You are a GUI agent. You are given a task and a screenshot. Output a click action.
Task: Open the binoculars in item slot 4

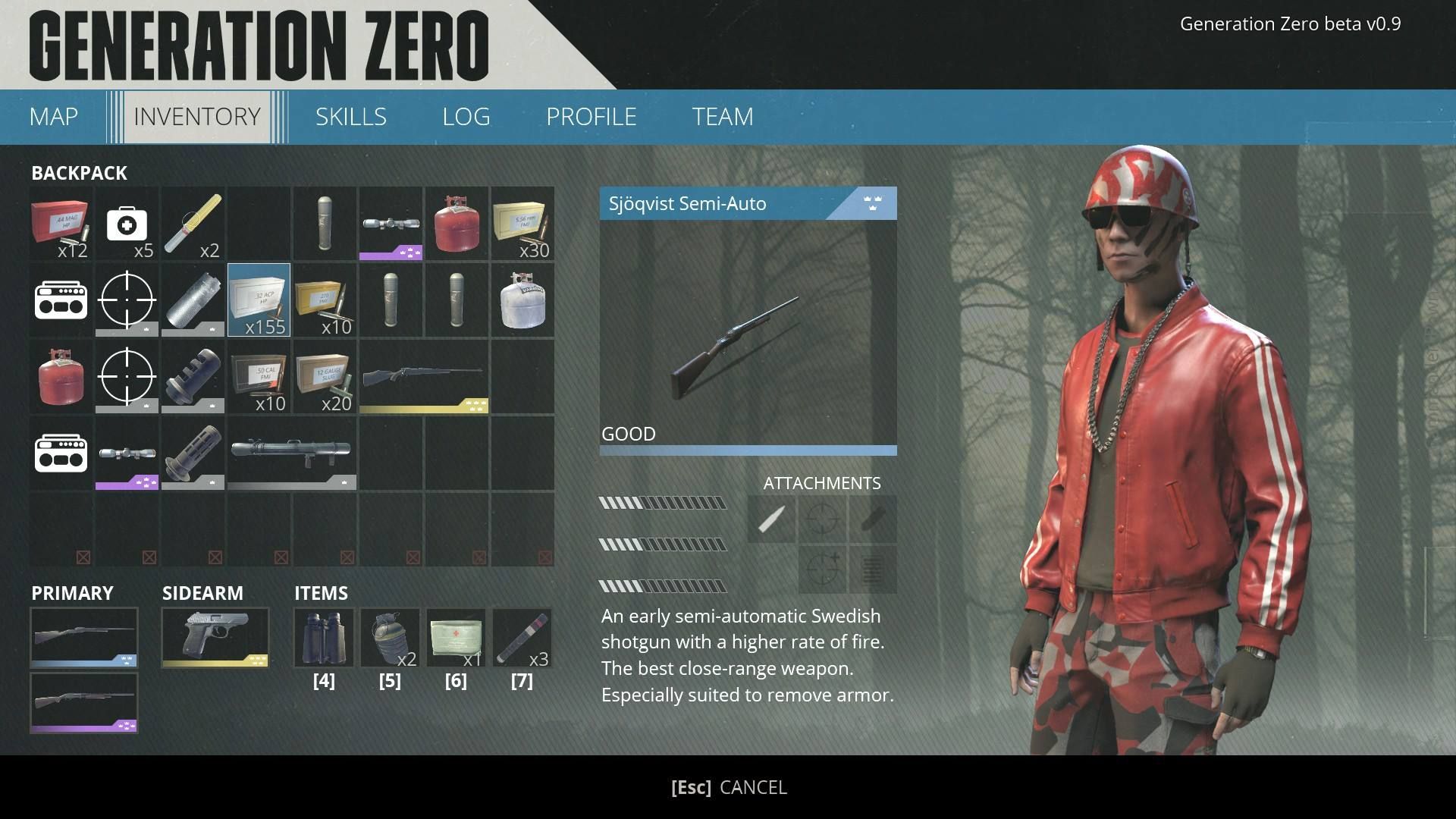pyautogui.click(x=325, y=638)
